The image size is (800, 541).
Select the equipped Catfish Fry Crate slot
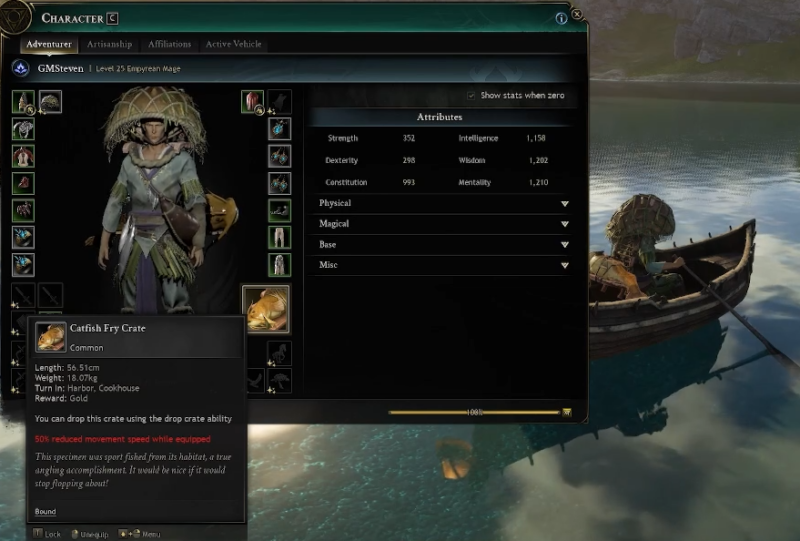click(266, 309)
